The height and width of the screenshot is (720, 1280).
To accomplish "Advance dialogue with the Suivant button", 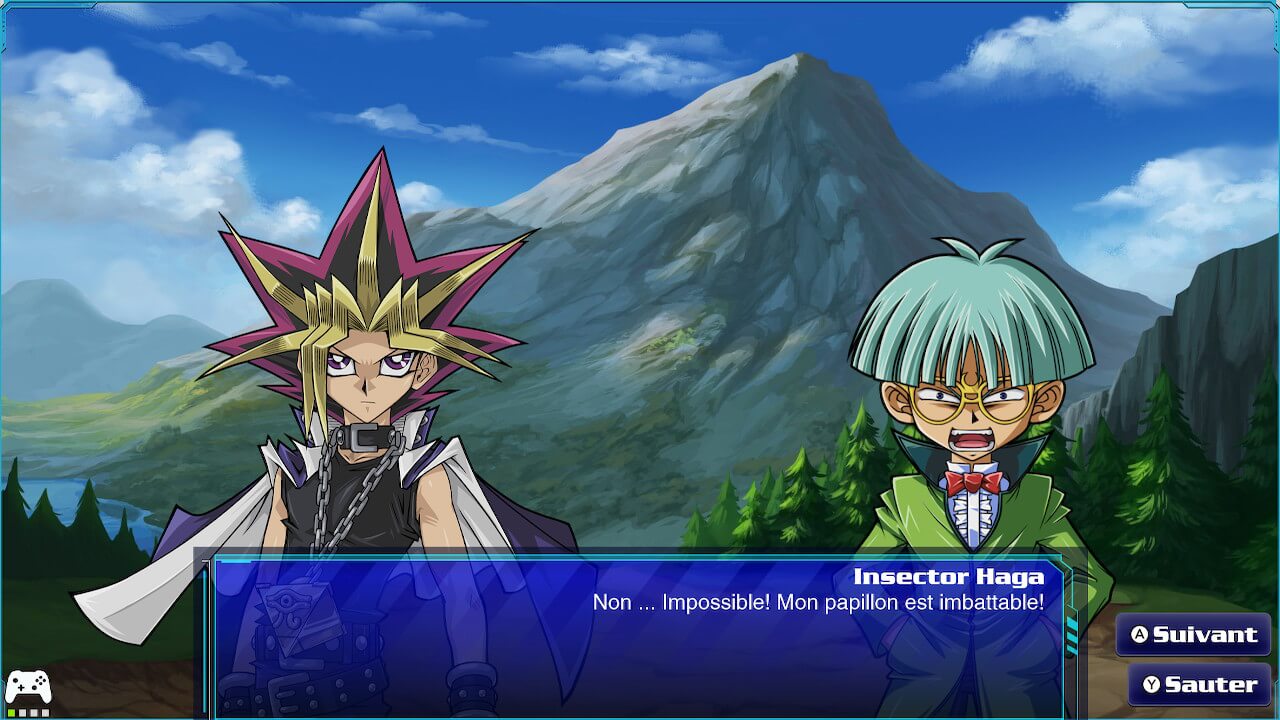I will [1193, 635].
